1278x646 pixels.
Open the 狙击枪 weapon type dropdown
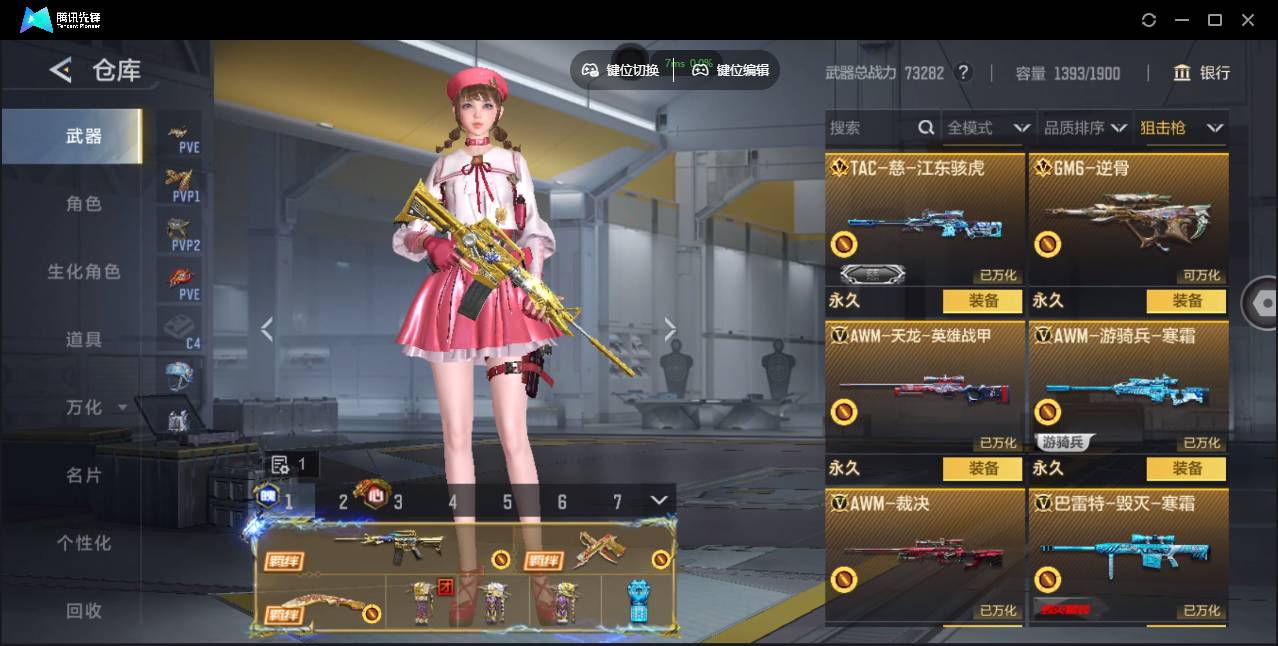(1181, 128)
